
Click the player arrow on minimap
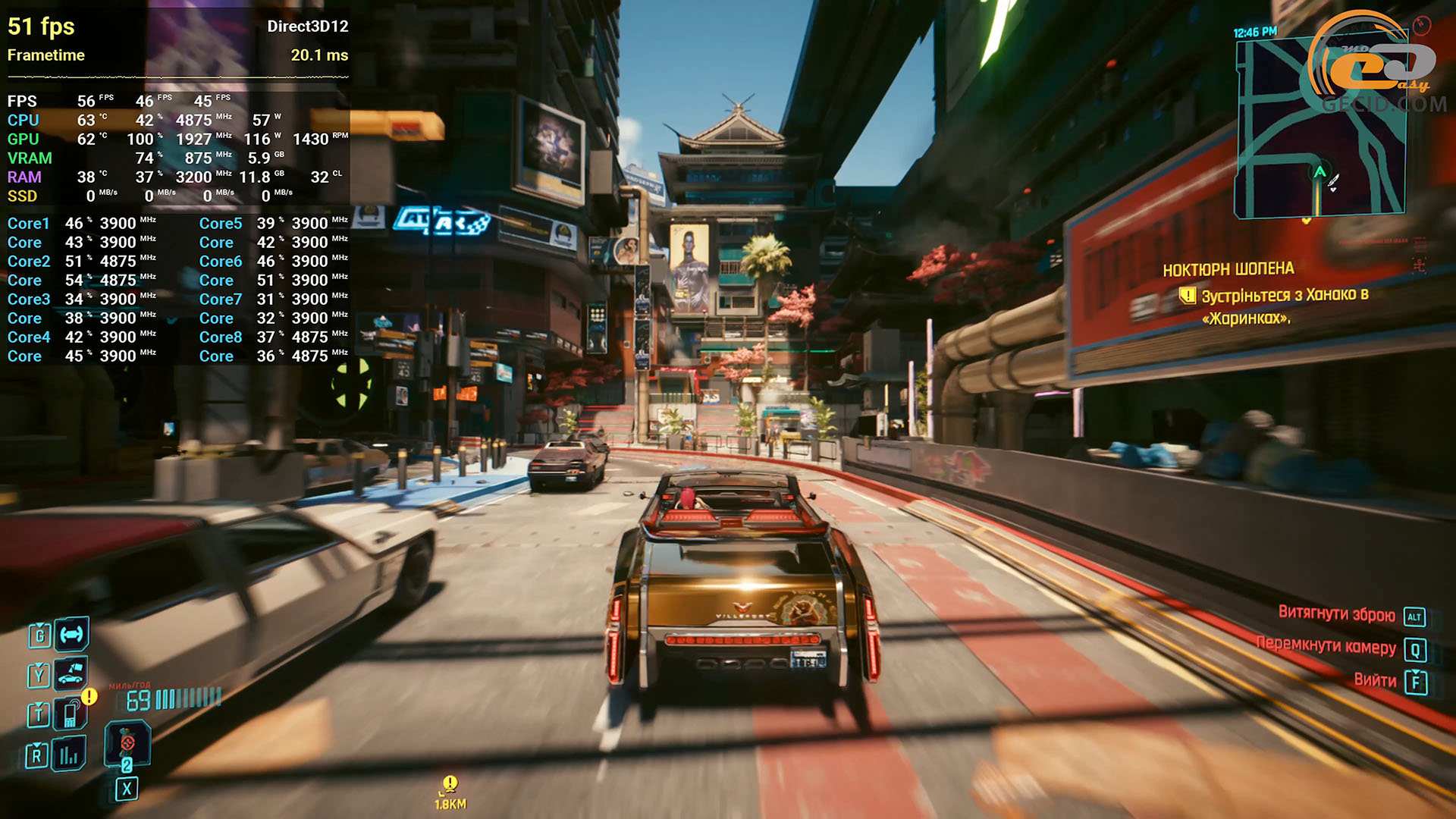point(1319,172)
